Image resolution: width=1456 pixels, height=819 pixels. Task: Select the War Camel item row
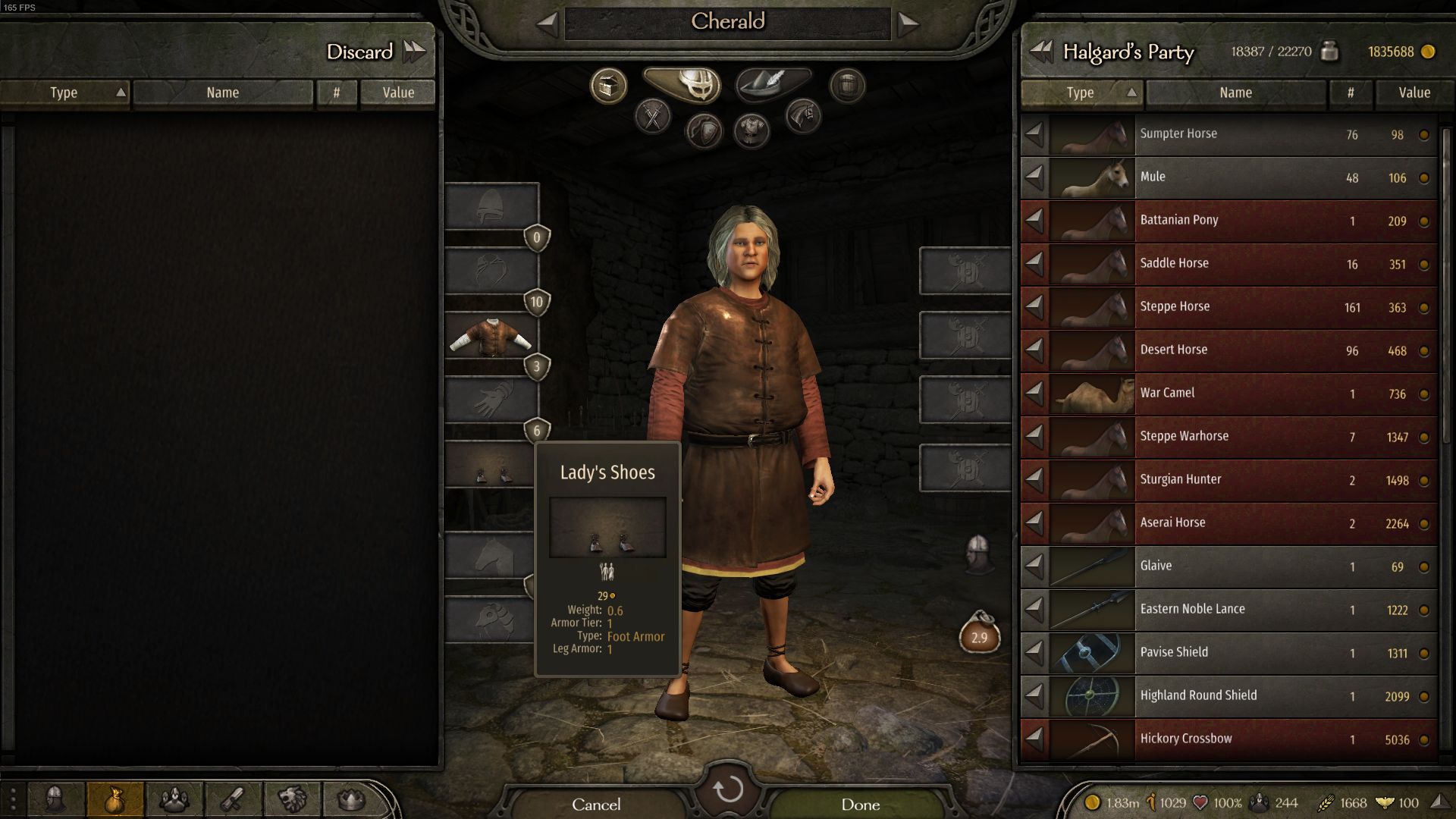tap(1228, 394)
